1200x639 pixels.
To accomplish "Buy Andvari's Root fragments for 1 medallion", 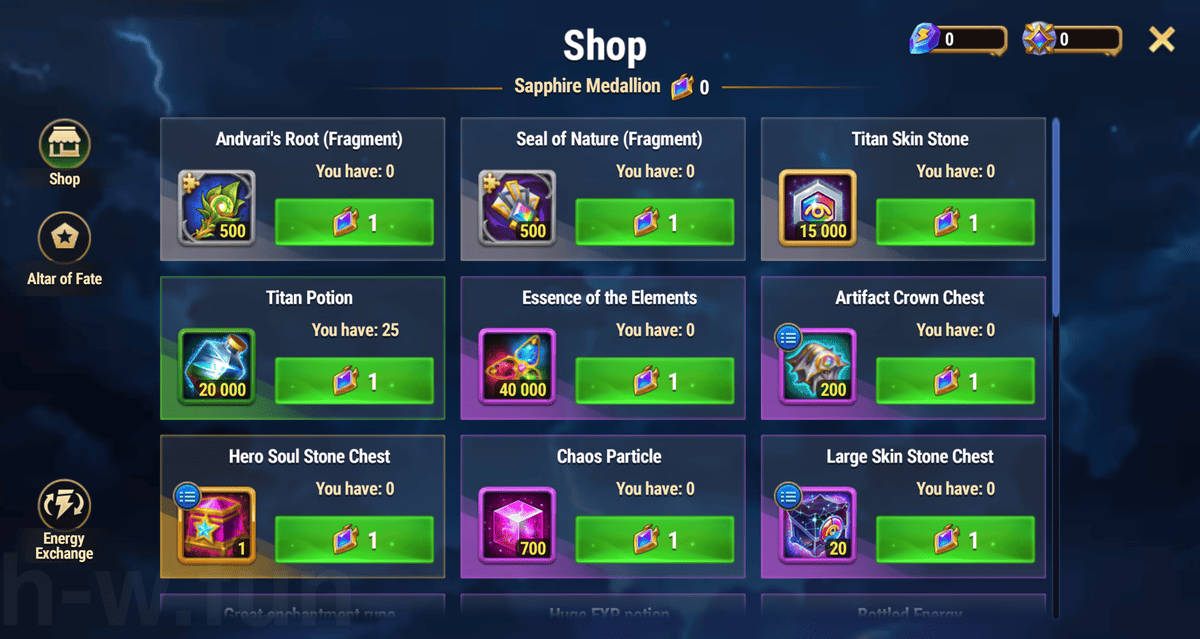I will [x=354, y=222].
